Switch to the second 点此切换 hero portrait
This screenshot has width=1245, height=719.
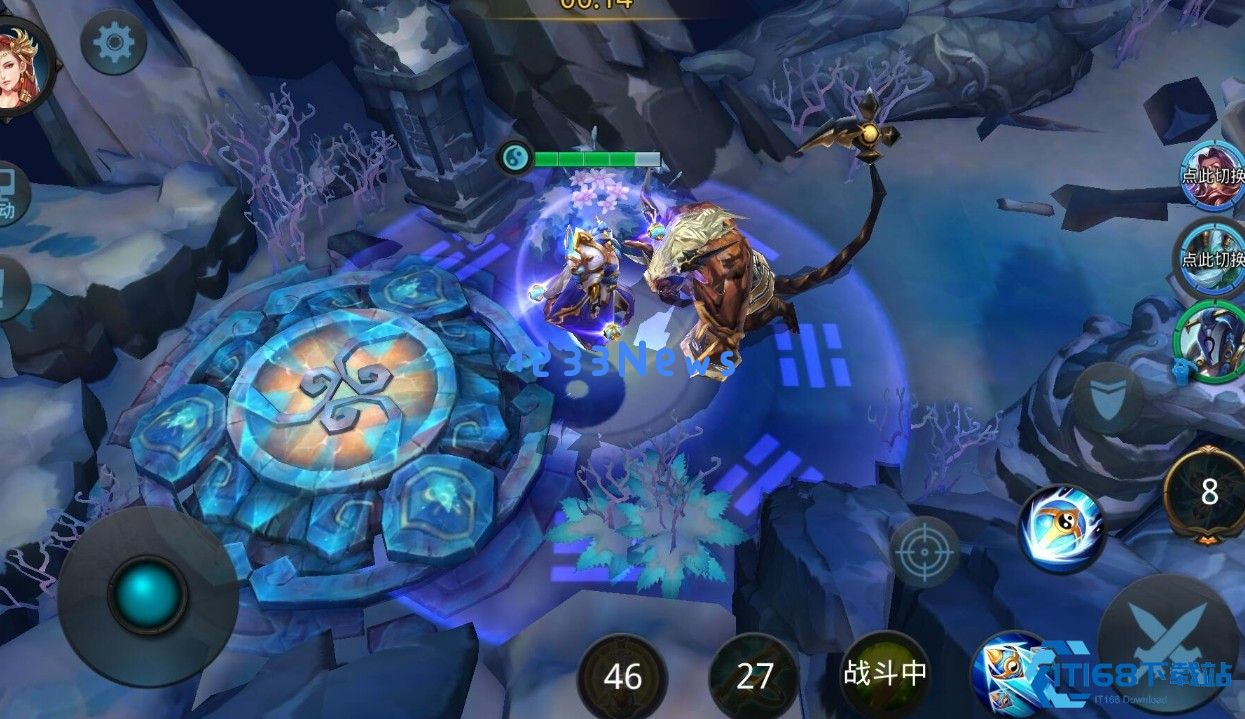click(x=1212, y=256)
